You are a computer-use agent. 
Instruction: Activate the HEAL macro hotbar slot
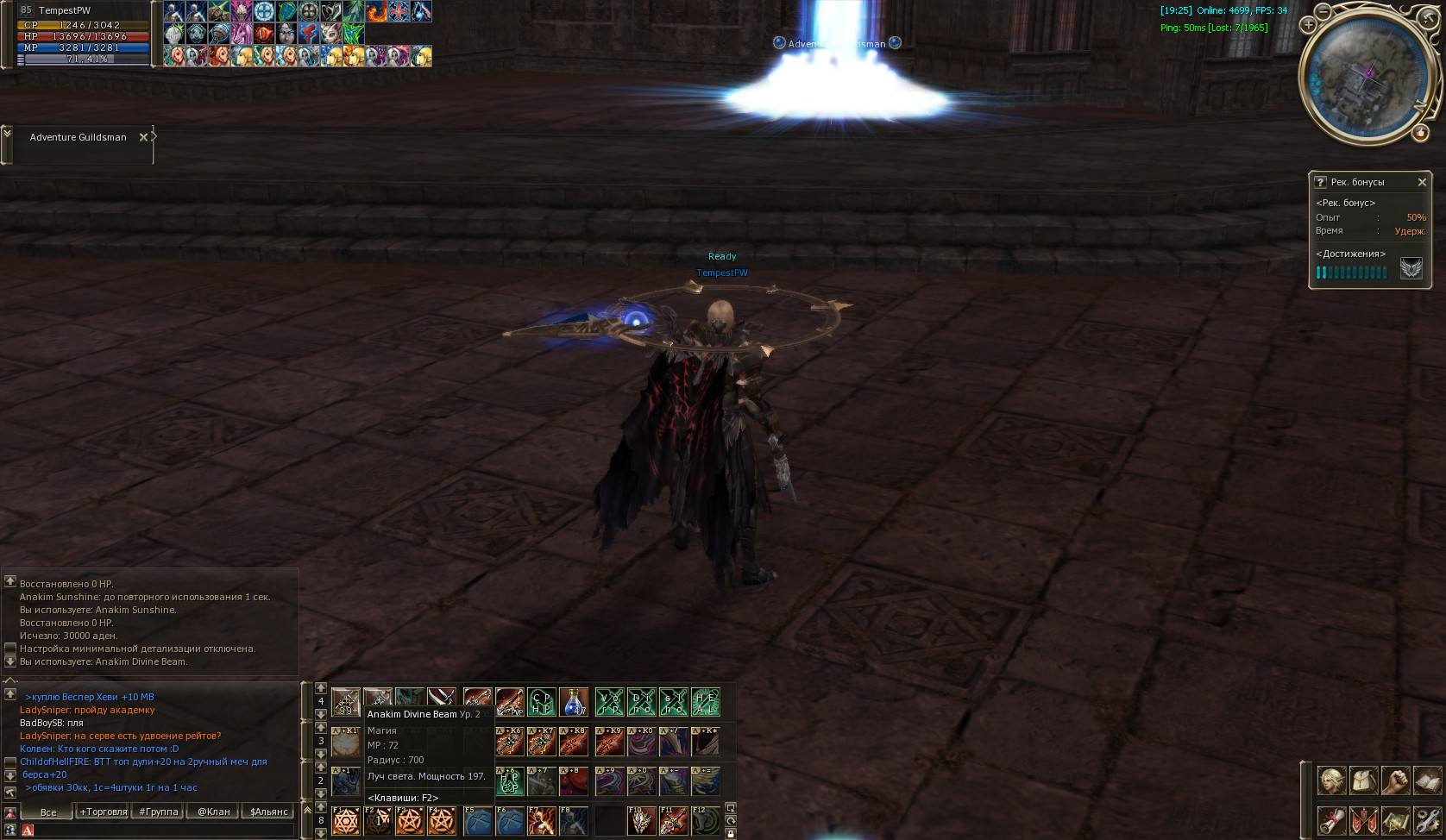706,702
